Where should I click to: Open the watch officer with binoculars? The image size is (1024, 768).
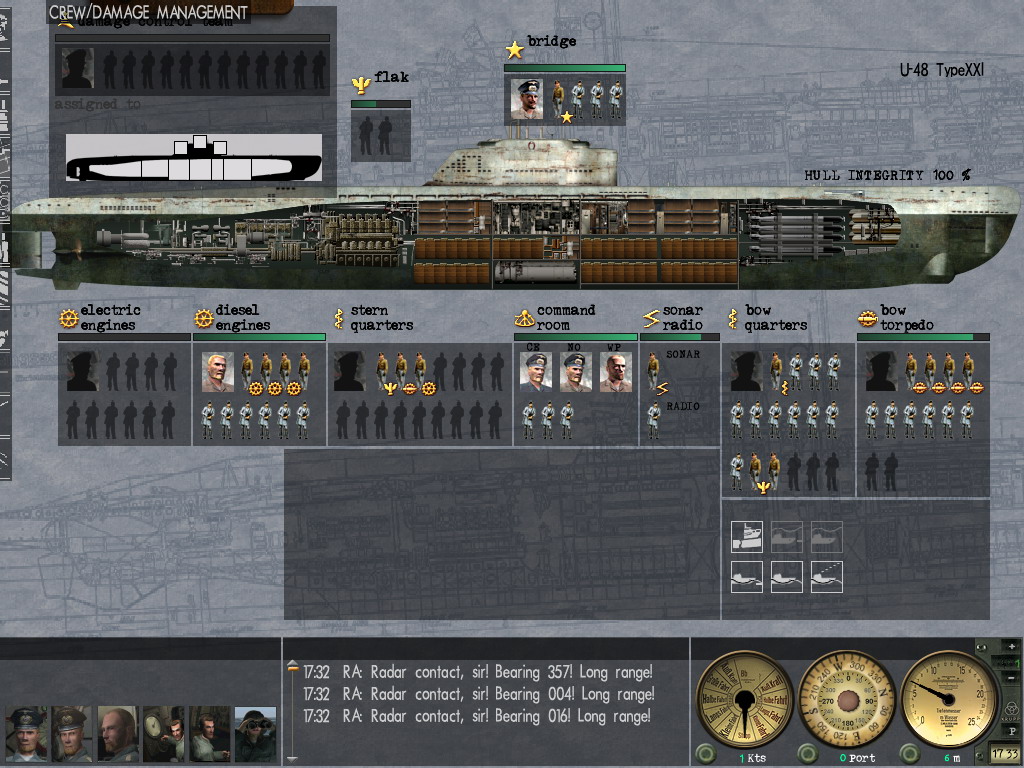click(255, 734)
